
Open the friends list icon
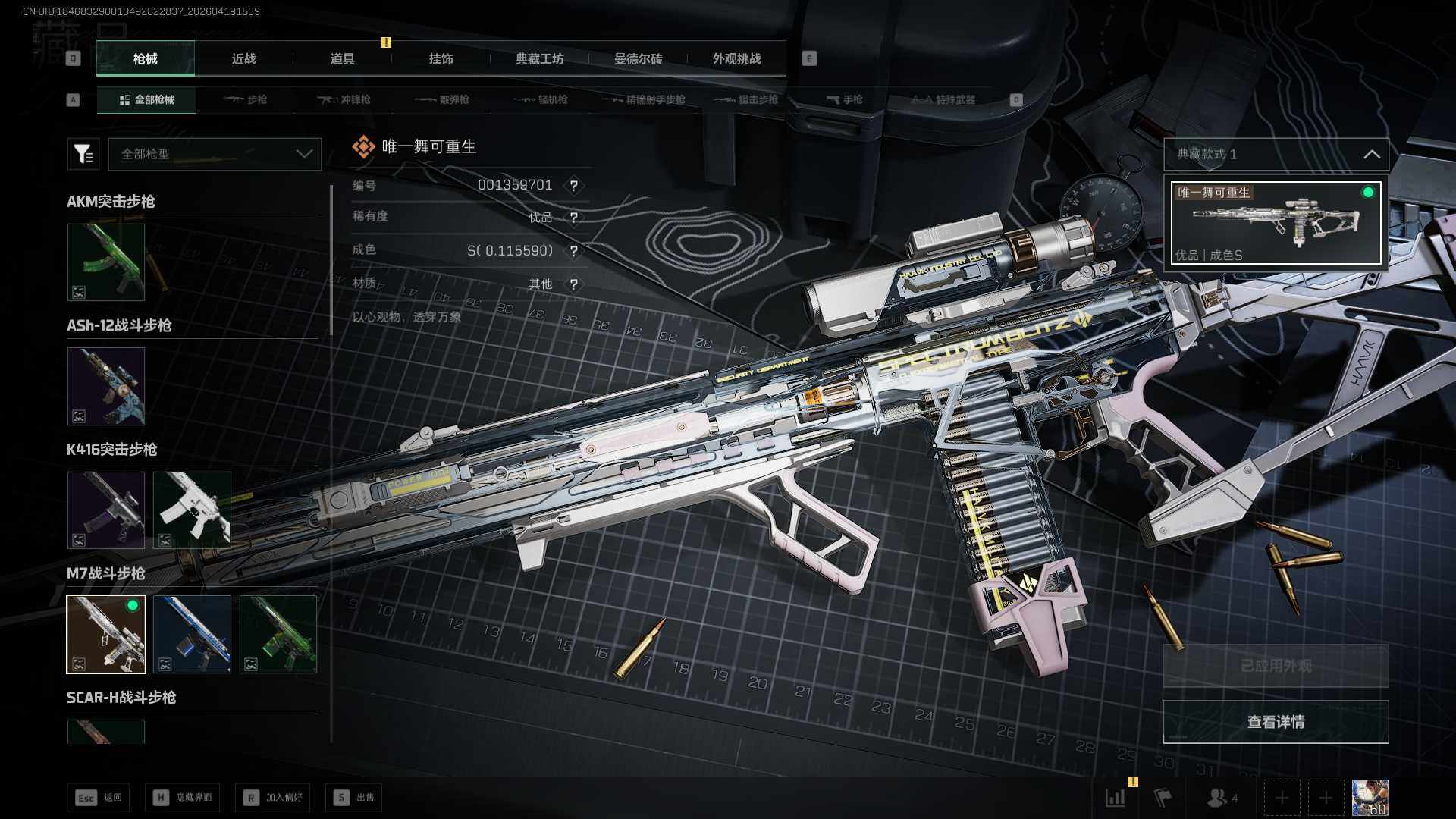[x=1221, y=798]
